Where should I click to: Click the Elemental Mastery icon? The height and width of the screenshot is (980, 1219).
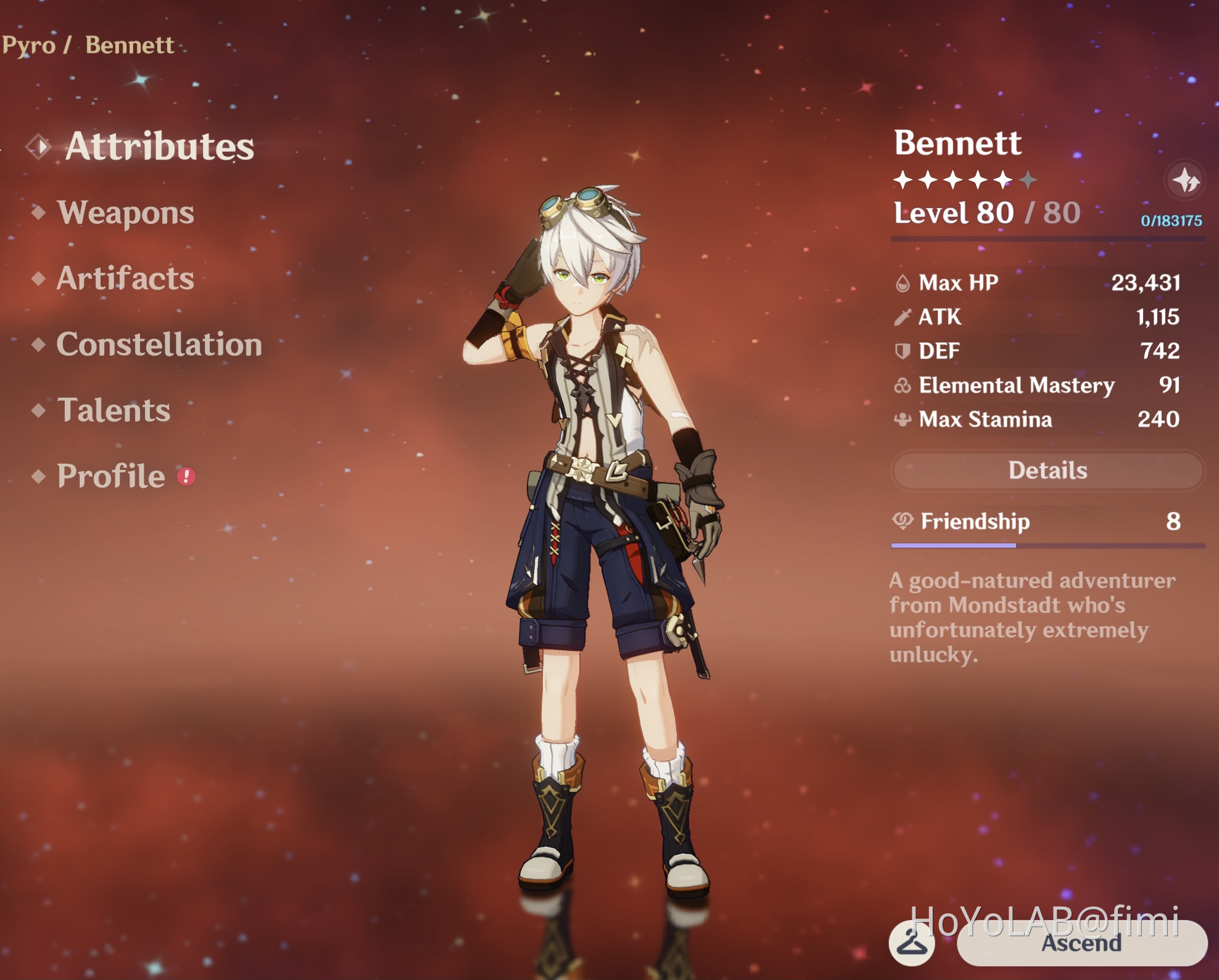(904, 386)
